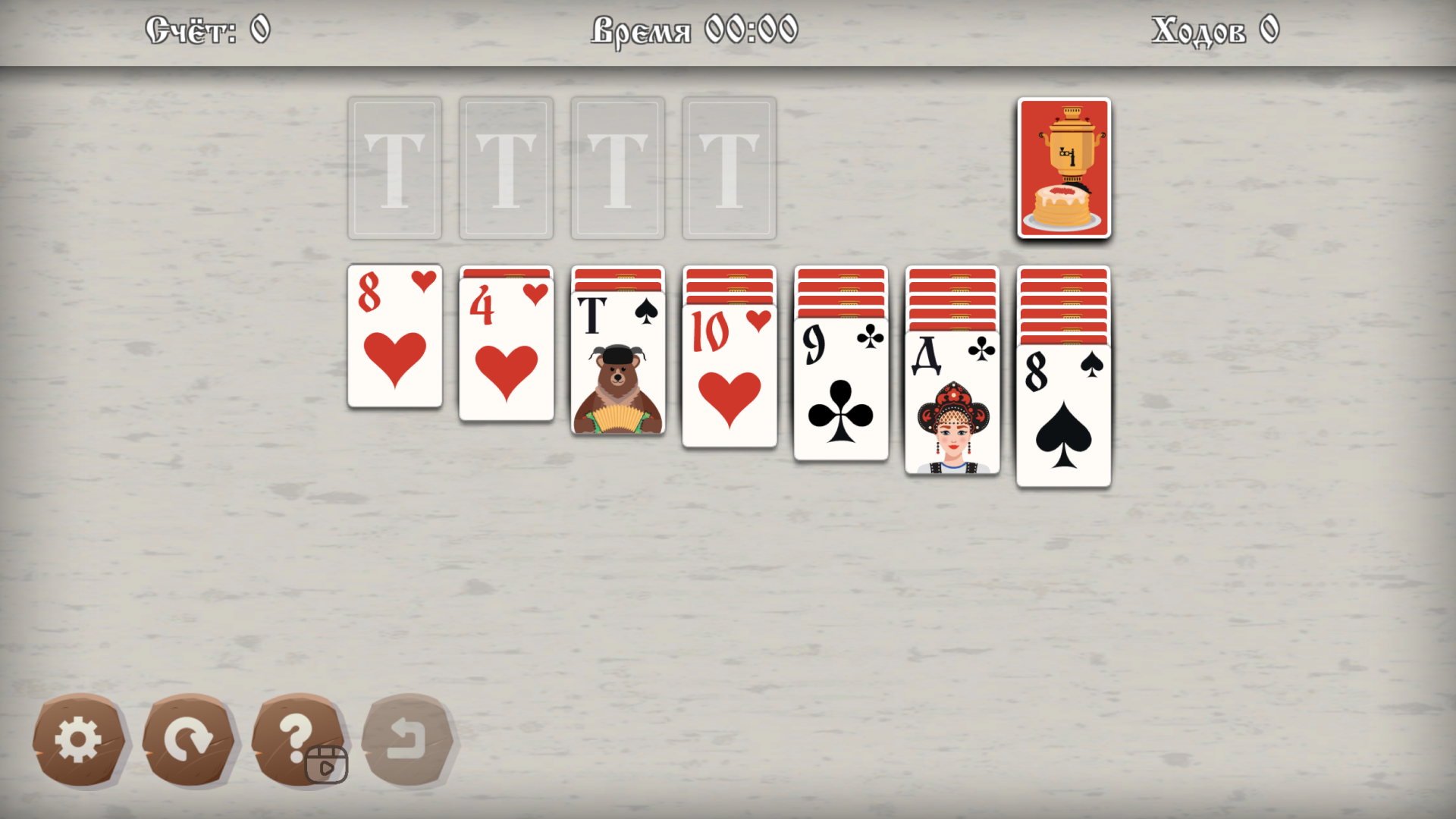Select the 8 of Spades card
This screenshot has width=1456, height=819.
click(1063, 413)
